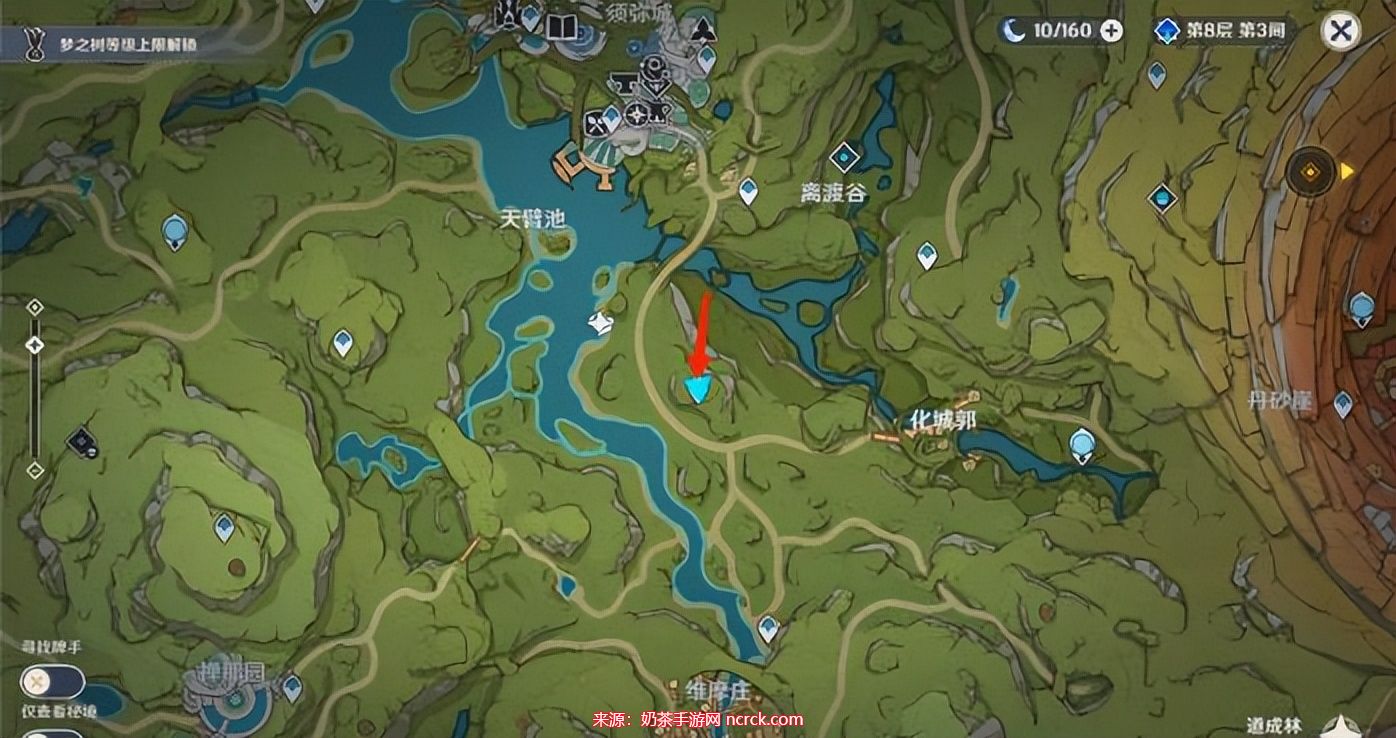The image size is (1396, 738).
Task: Select the white four-pointed star marker by the lake
Action: [600, 323]
